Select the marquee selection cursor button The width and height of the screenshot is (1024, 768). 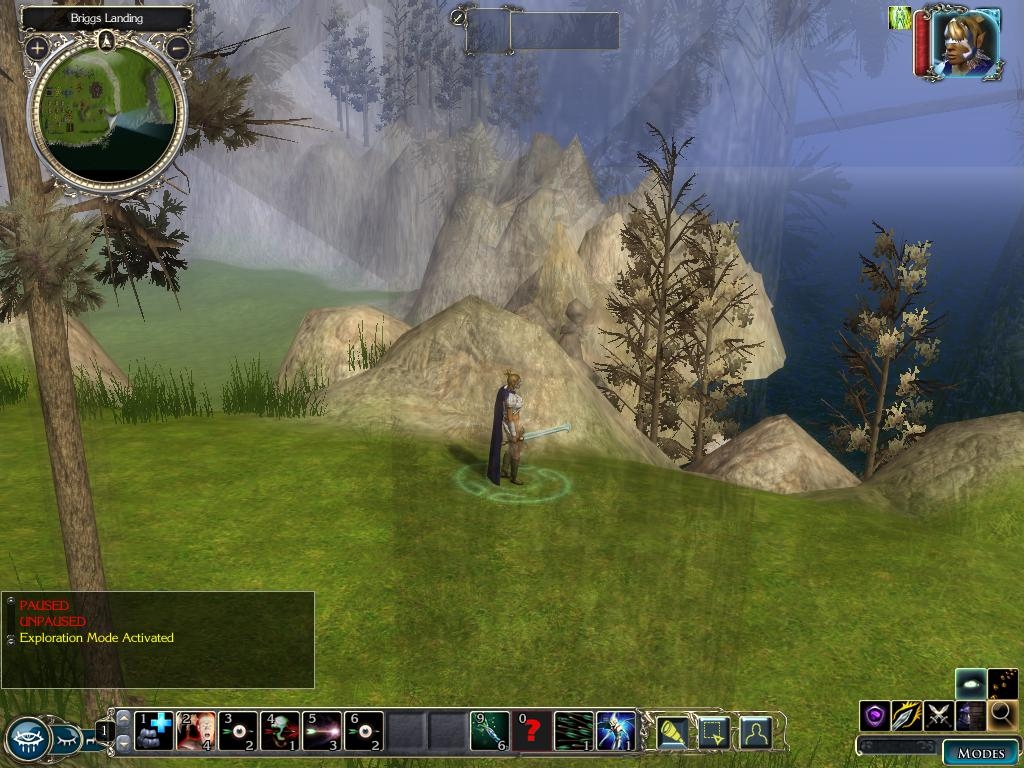click(x=713, y=733)
